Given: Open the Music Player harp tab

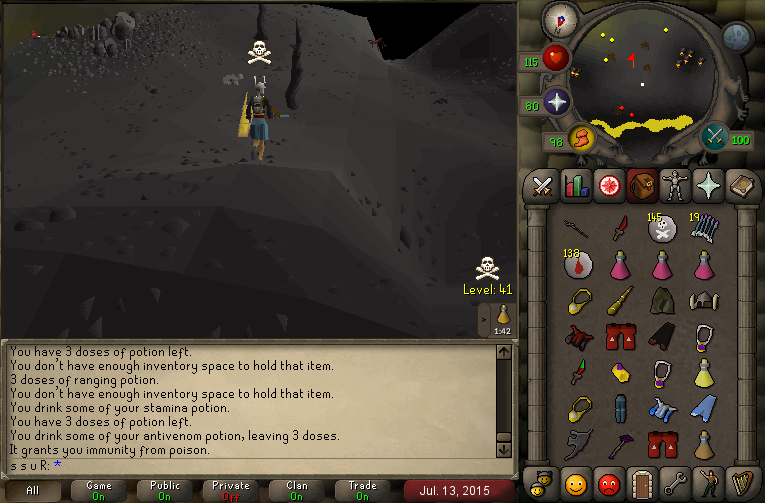Looking at the screenshot, I should click(738, 482).
